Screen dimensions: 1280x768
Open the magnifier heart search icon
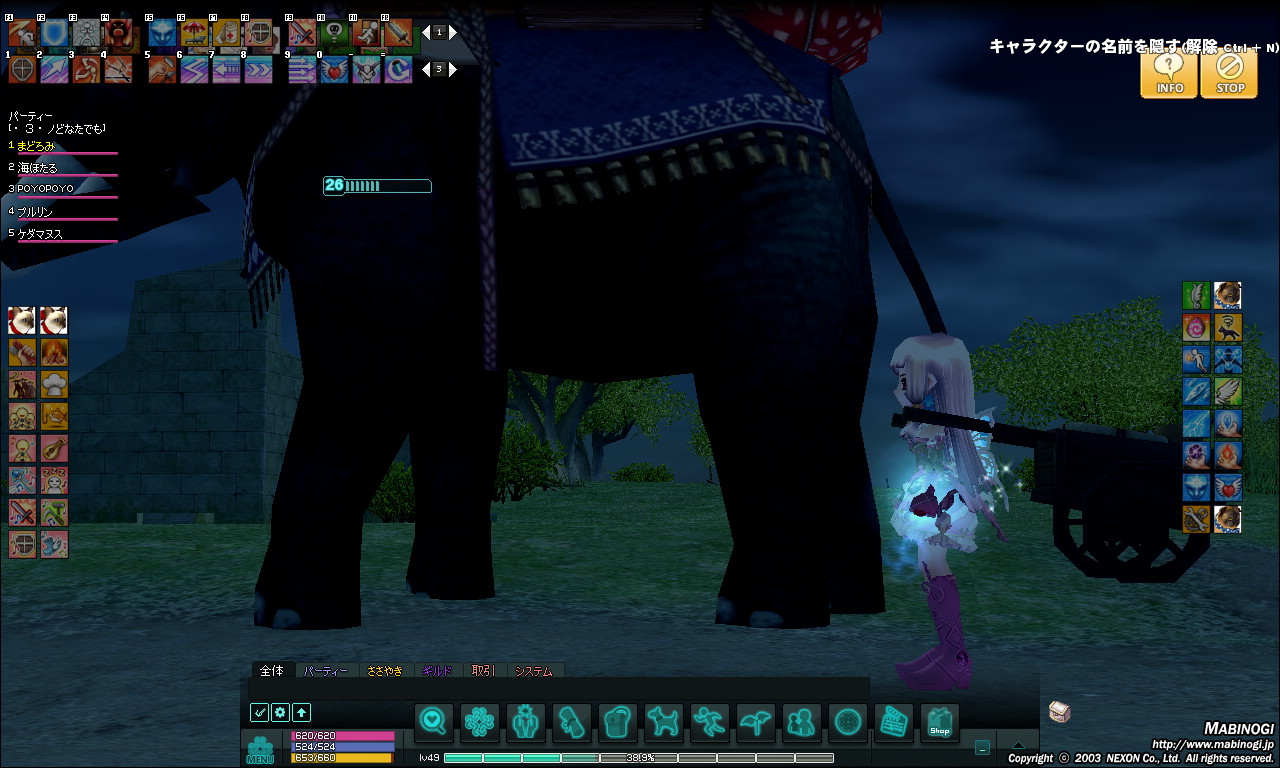pos(432,721)
